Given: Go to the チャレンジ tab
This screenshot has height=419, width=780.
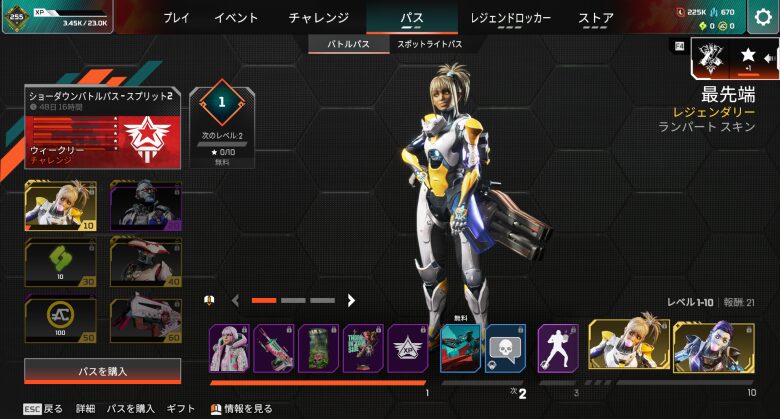Looking at the screenshot, I should (318, 17).
